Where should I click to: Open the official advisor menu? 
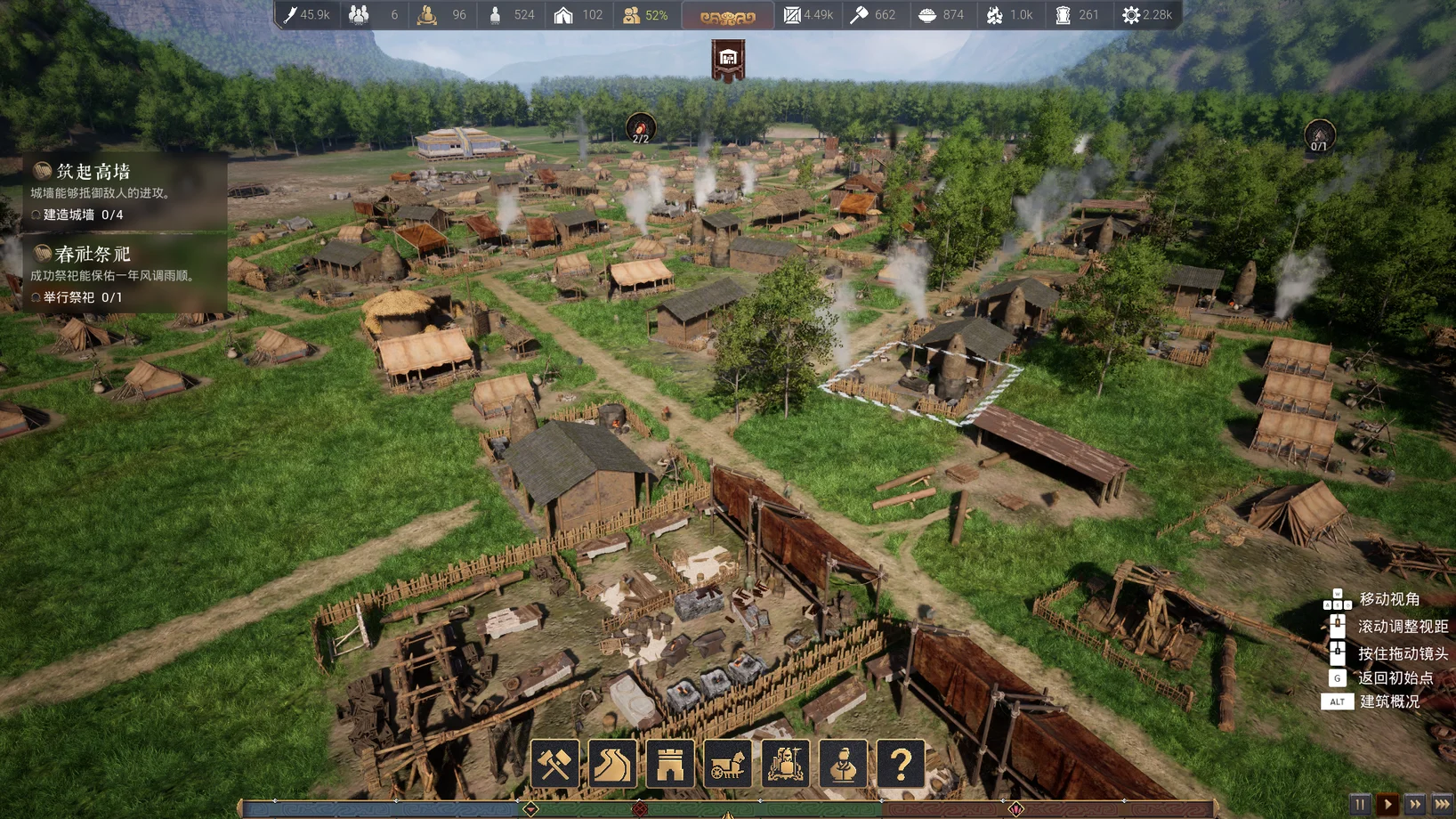click(x=843, y=764)
